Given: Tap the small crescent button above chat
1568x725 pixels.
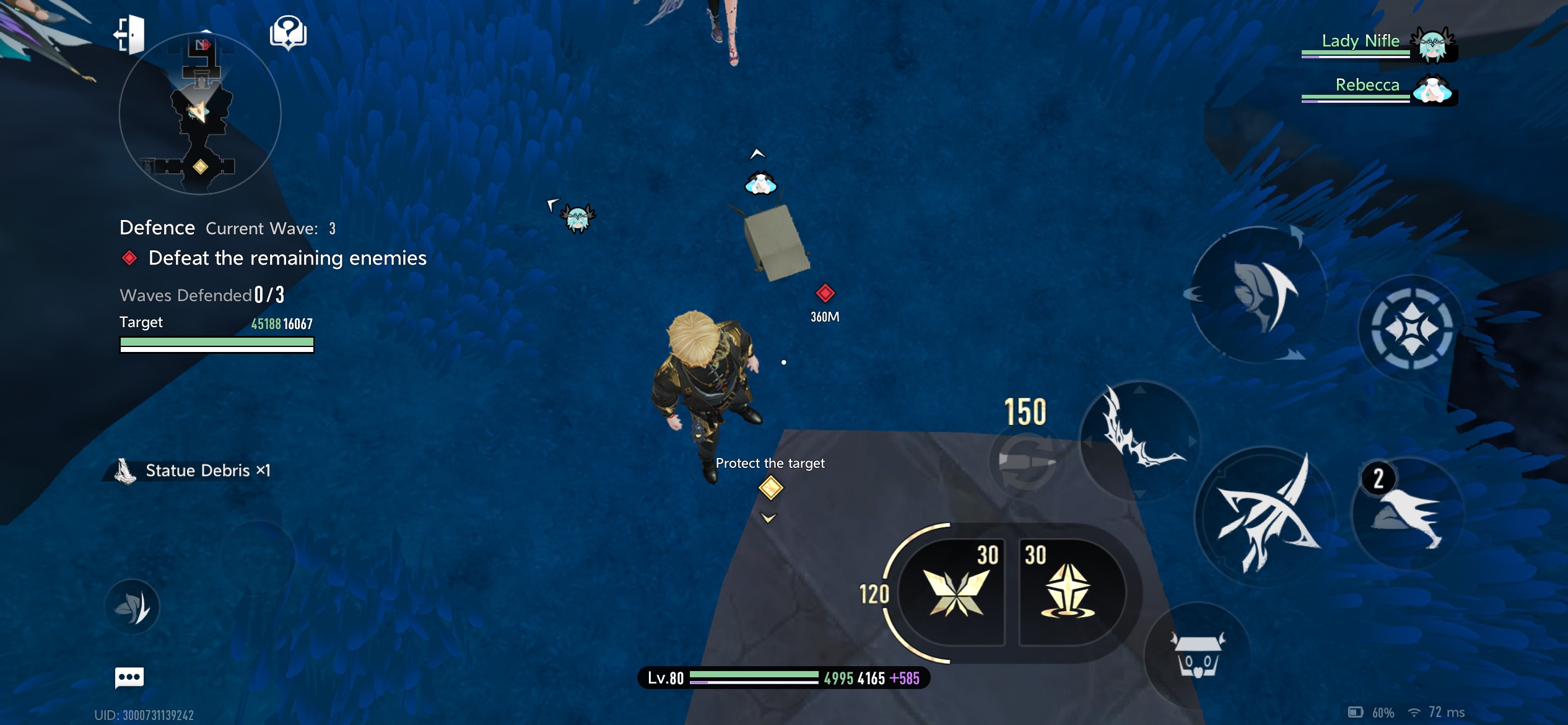Looking at the screenshot, I should click(x=132, y=607).
